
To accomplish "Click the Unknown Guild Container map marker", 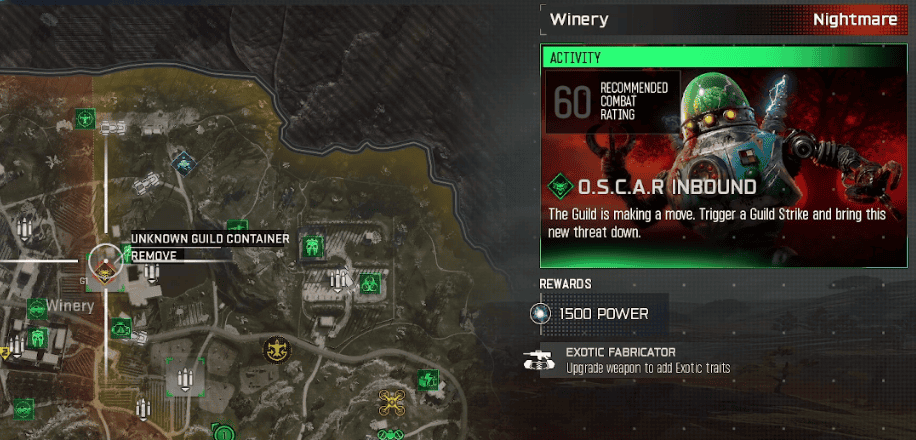I will pos(104,262).
